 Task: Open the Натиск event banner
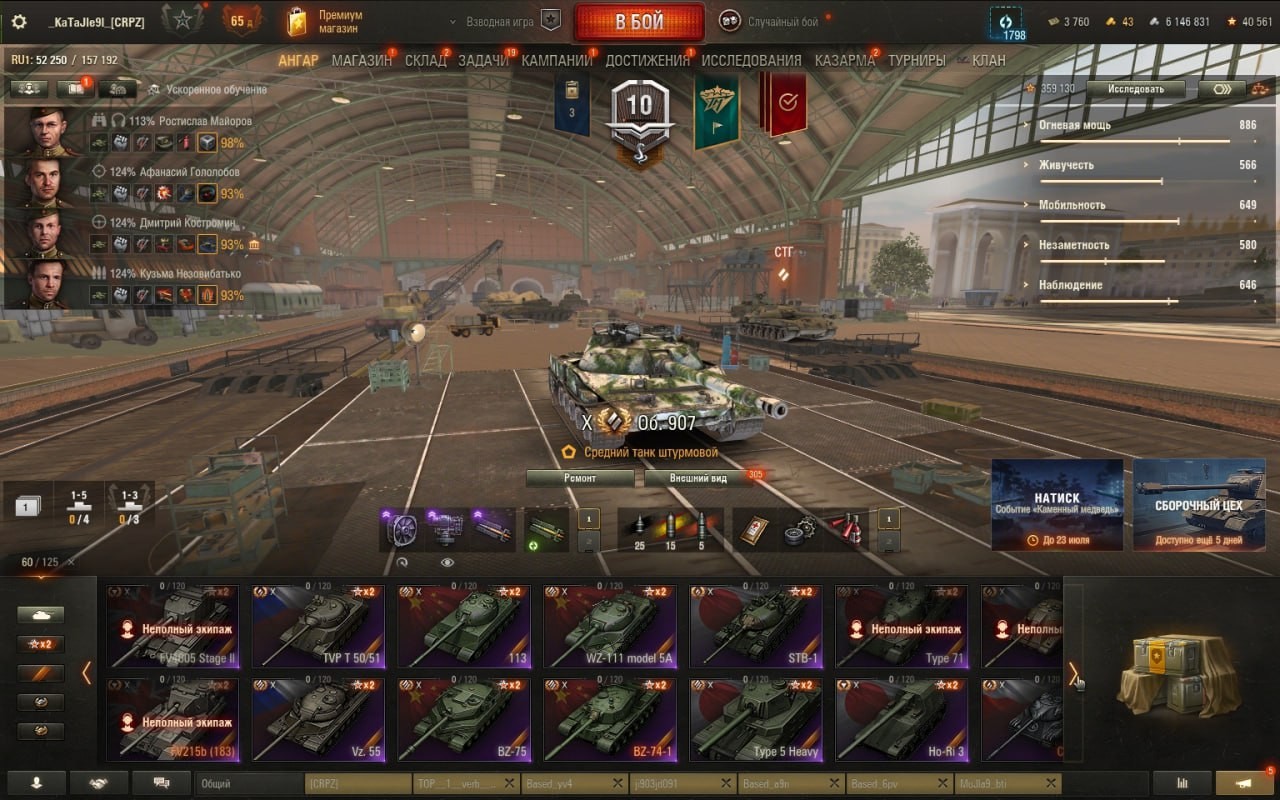point(1056,504)
